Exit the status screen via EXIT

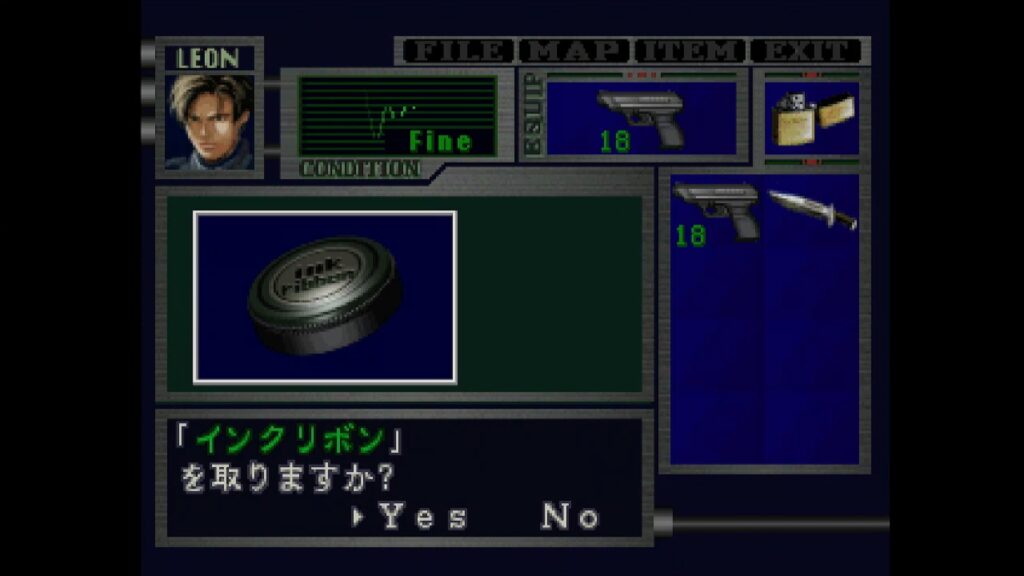[808, 51]
